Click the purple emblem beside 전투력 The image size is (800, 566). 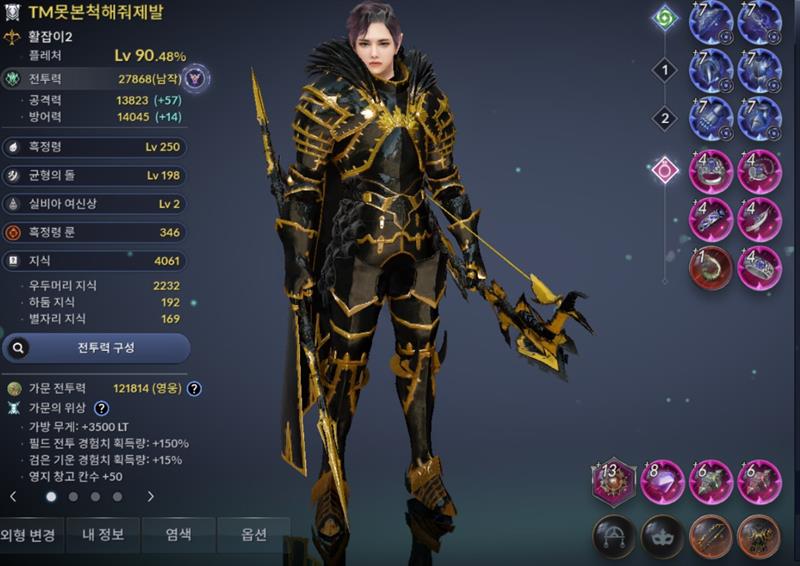point(196,77)
